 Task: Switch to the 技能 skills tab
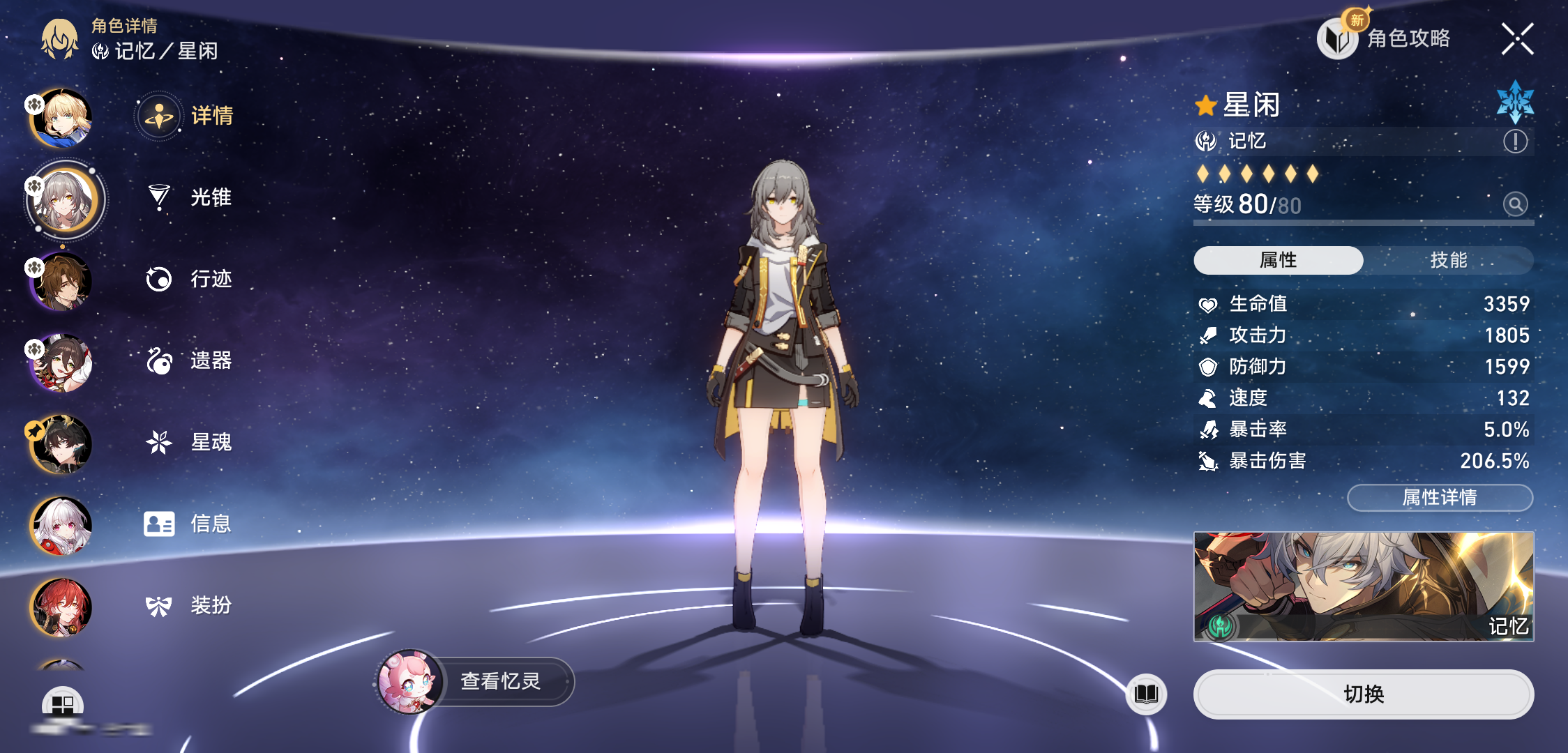coord(1448,260)
